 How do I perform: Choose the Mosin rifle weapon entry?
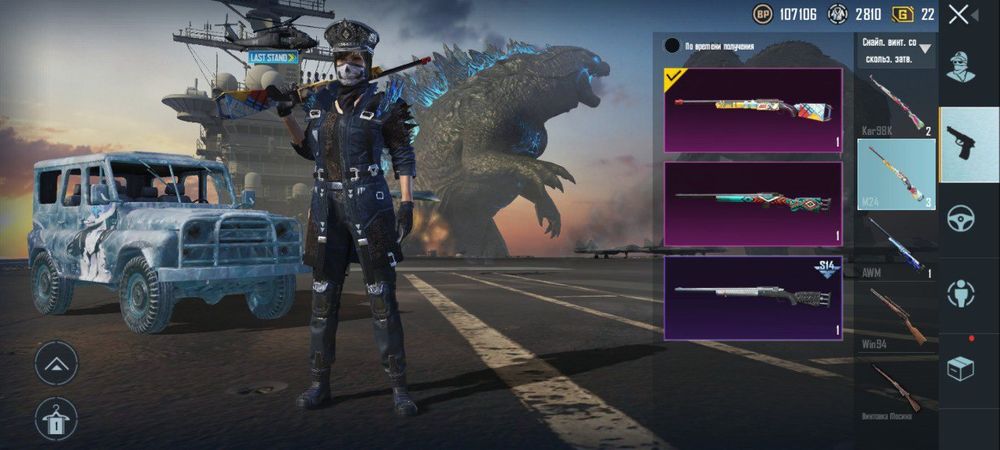pos(896,388)
